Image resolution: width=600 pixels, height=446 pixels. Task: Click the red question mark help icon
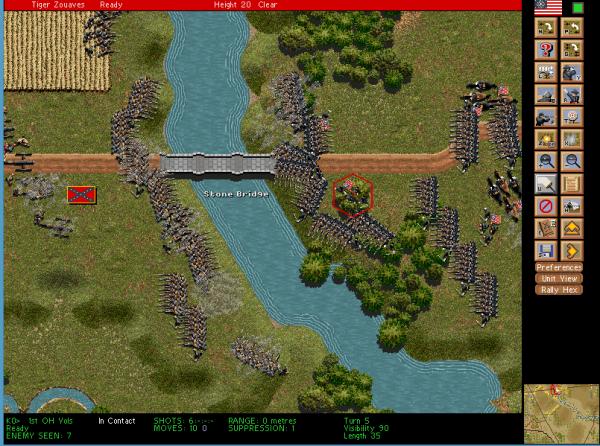click(546, 50)
